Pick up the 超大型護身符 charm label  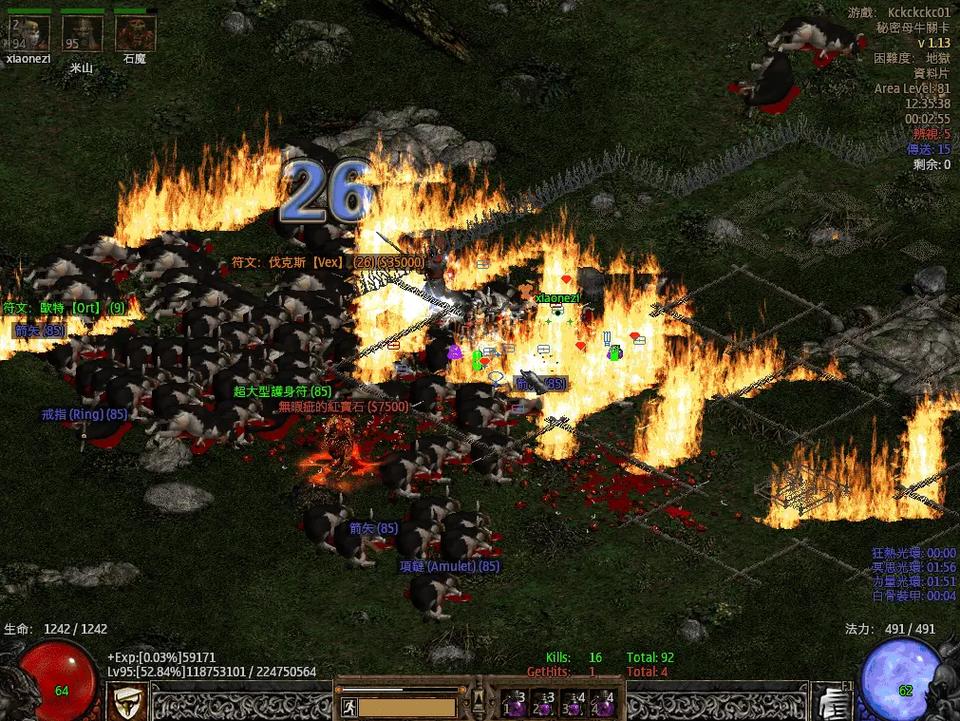(282, 391)
